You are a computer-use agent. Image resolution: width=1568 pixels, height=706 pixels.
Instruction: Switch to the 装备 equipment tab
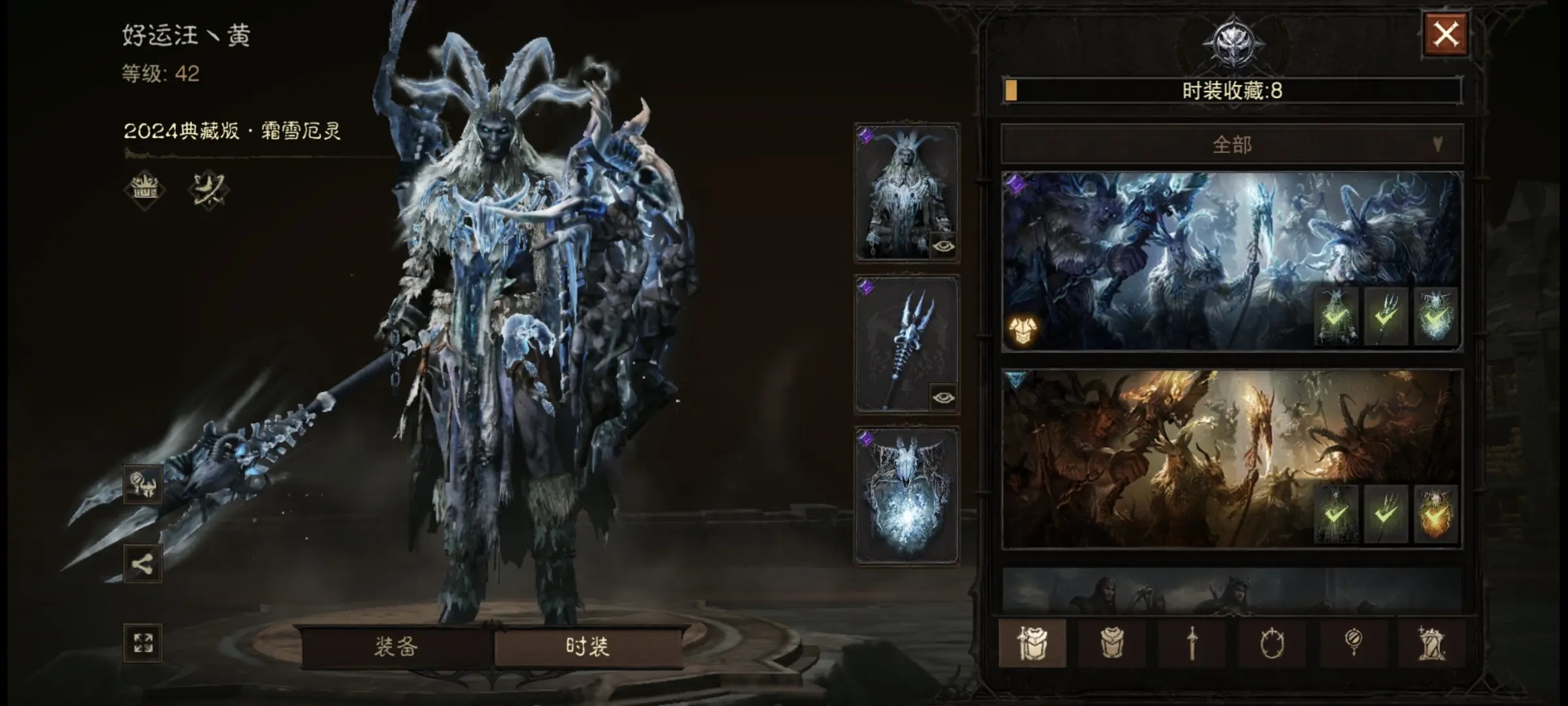396,647
